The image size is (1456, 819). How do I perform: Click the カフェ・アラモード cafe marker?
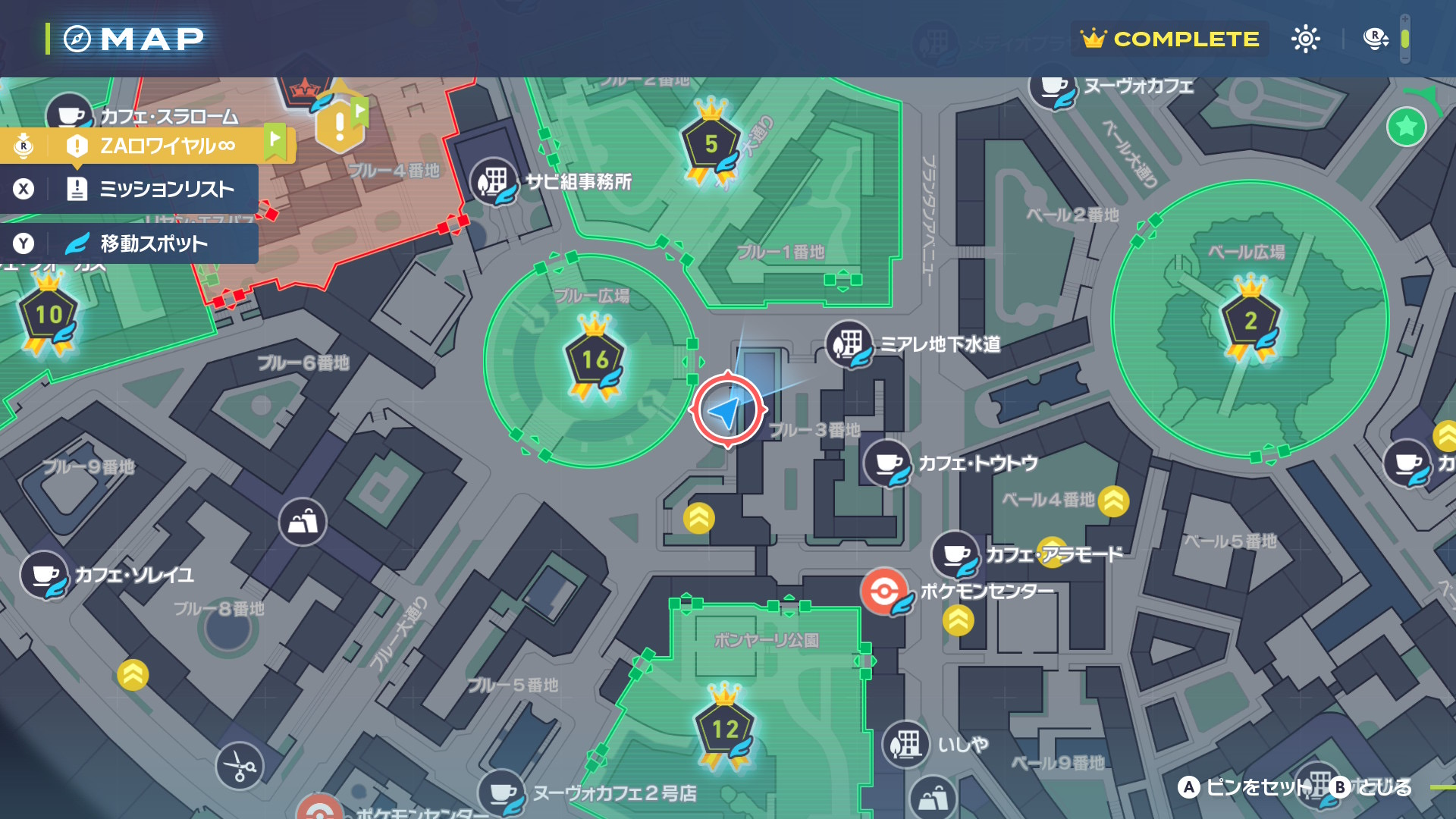955,554
